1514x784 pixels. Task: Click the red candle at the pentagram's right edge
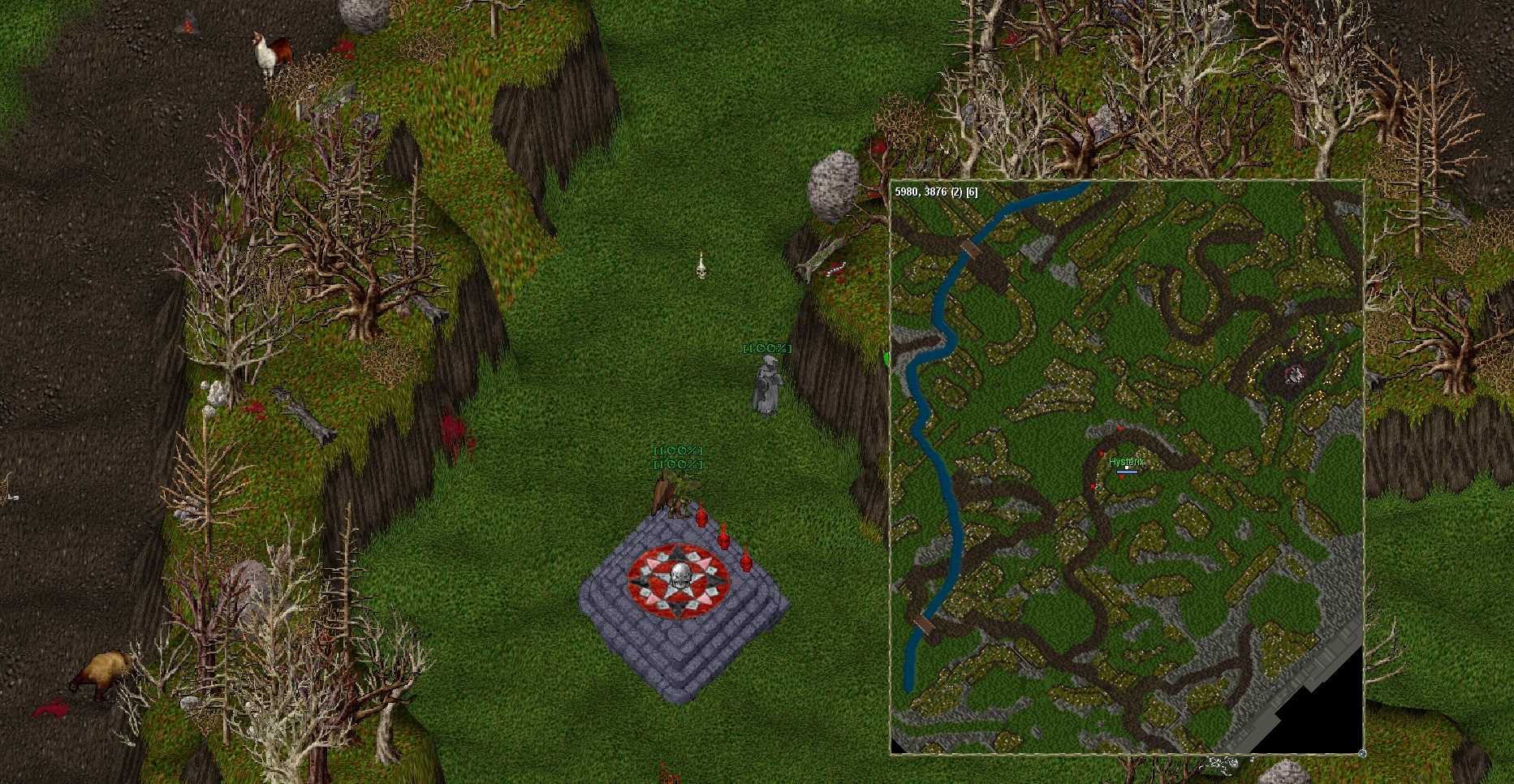pyautogui.click(x=746, y=561)
